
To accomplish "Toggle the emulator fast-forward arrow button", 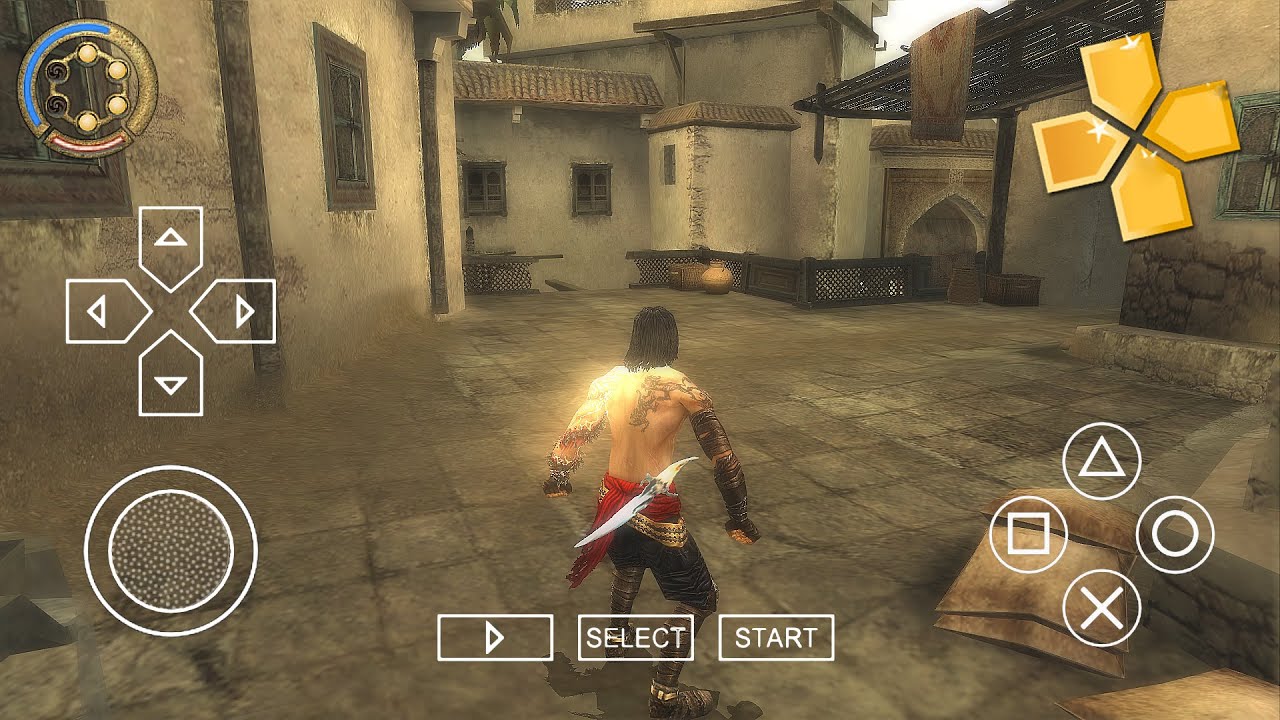I will tap(495, 638).
